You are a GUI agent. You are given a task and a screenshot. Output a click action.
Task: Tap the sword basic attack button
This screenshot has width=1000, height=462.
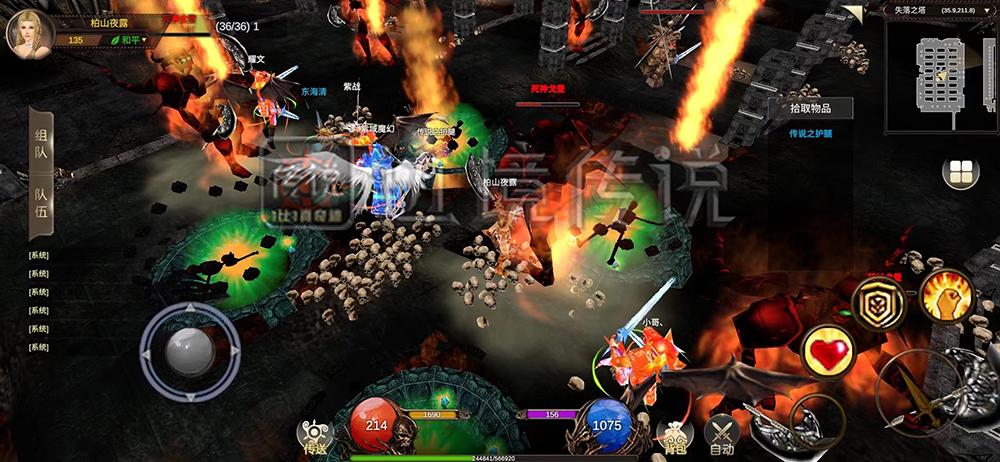tap(918, 393)
